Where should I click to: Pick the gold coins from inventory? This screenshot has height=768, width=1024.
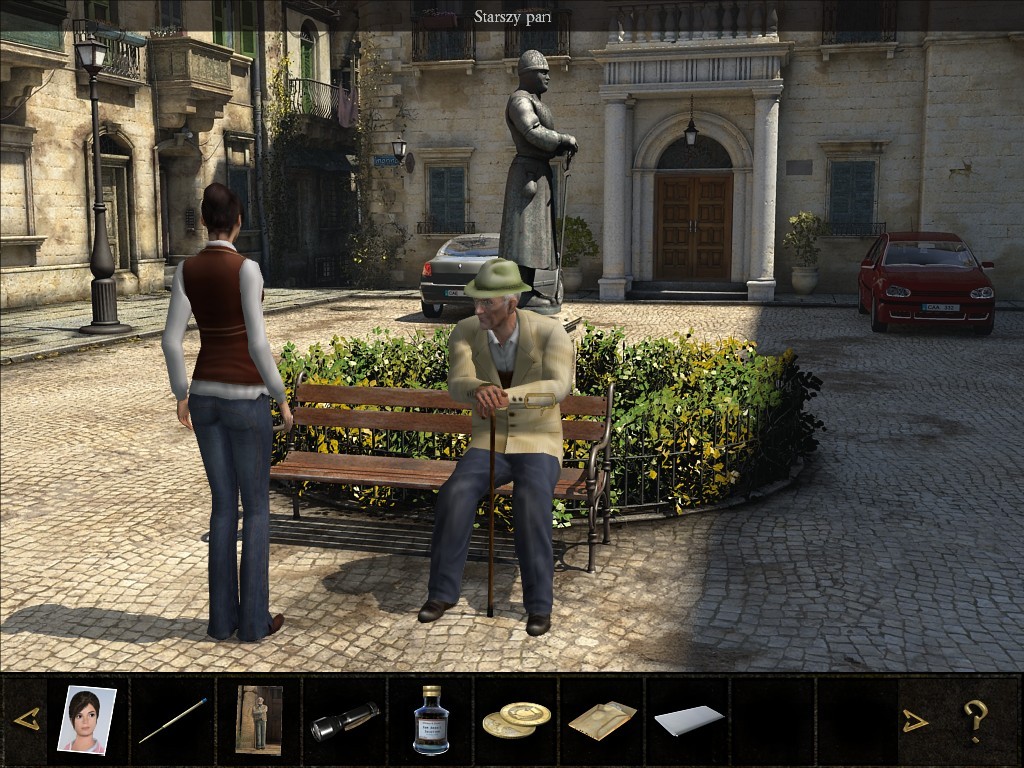(516, 720)
